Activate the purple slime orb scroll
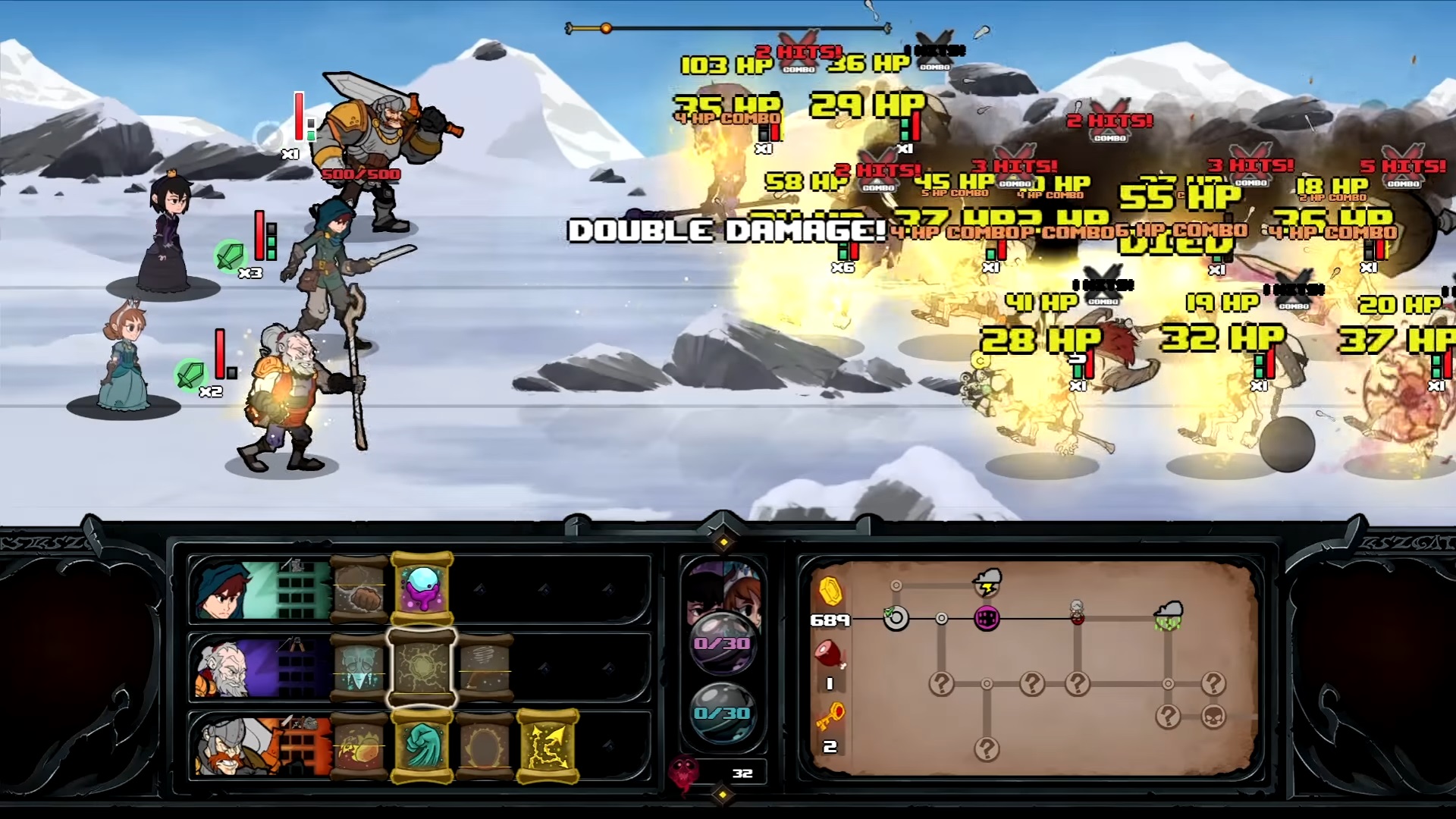Viewport: 1456px width, 819px height. tap(422, 589)
